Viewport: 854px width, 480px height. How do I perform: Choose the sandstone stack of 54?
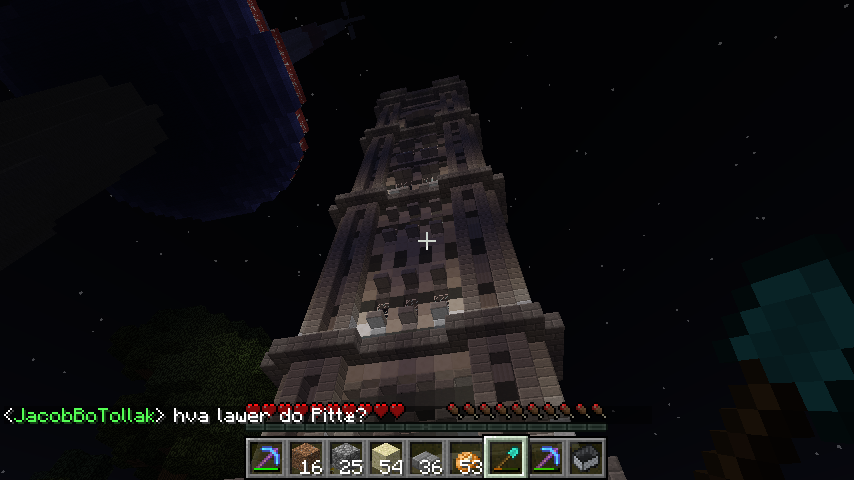pos(386,457)
